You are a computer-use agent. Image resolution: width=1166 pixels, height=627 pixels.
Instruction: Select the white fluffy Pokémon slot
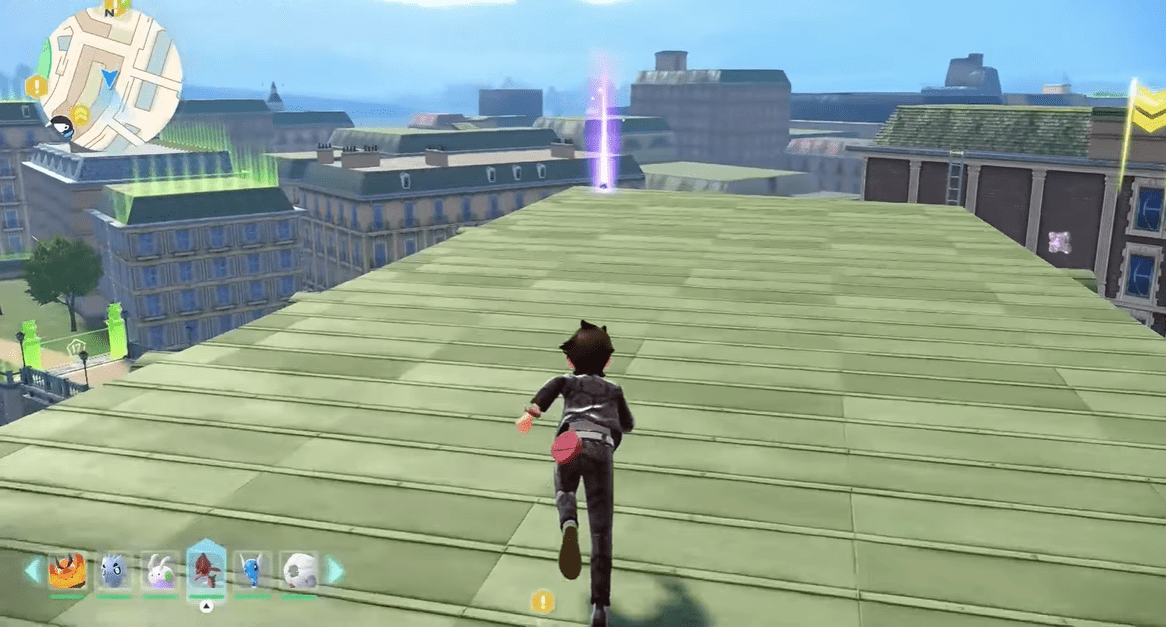(x=298, y=571)
